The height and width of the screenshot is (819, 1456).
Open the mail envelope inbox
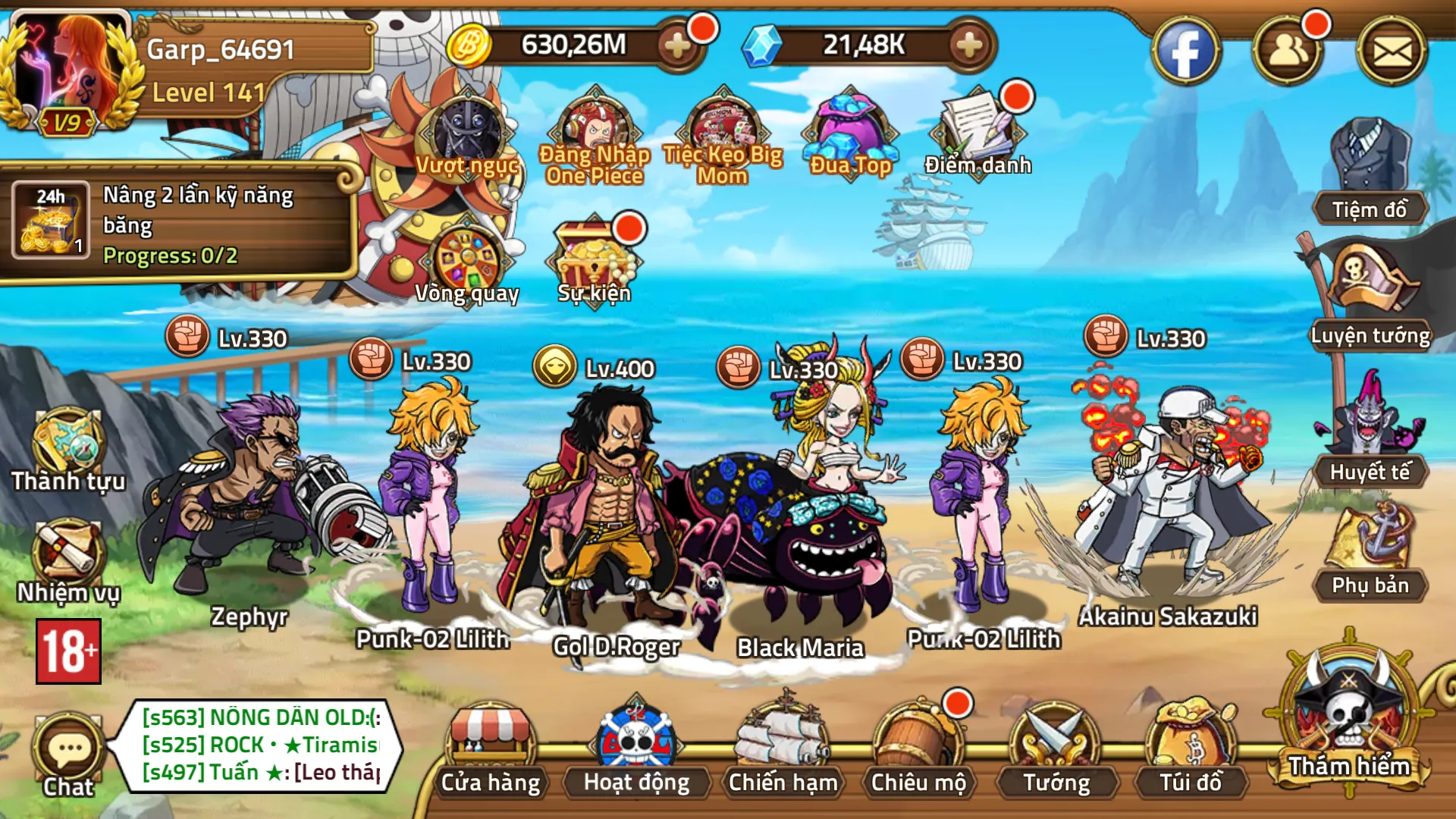(1392, 52)
